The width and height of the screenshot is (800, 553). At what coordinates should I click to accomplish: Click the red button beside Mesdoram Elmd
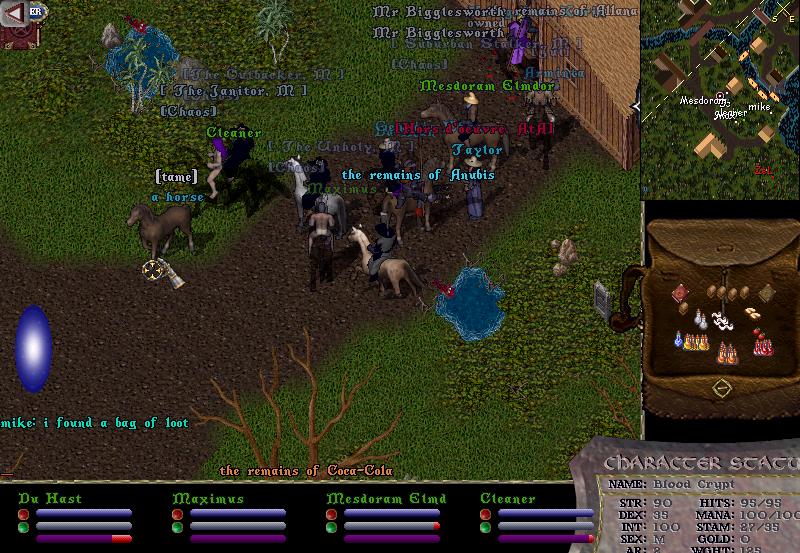click(x=331, y=513)
